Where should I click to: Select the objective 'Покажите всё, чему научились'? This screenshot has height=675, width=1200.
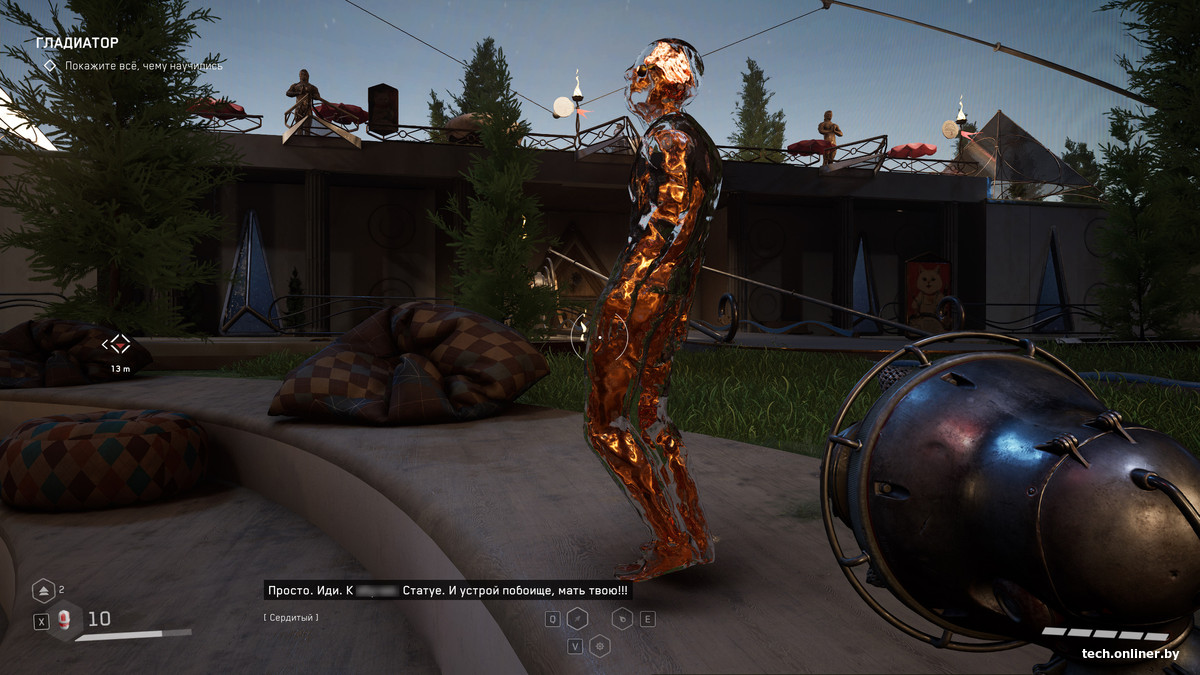[143, 66]
